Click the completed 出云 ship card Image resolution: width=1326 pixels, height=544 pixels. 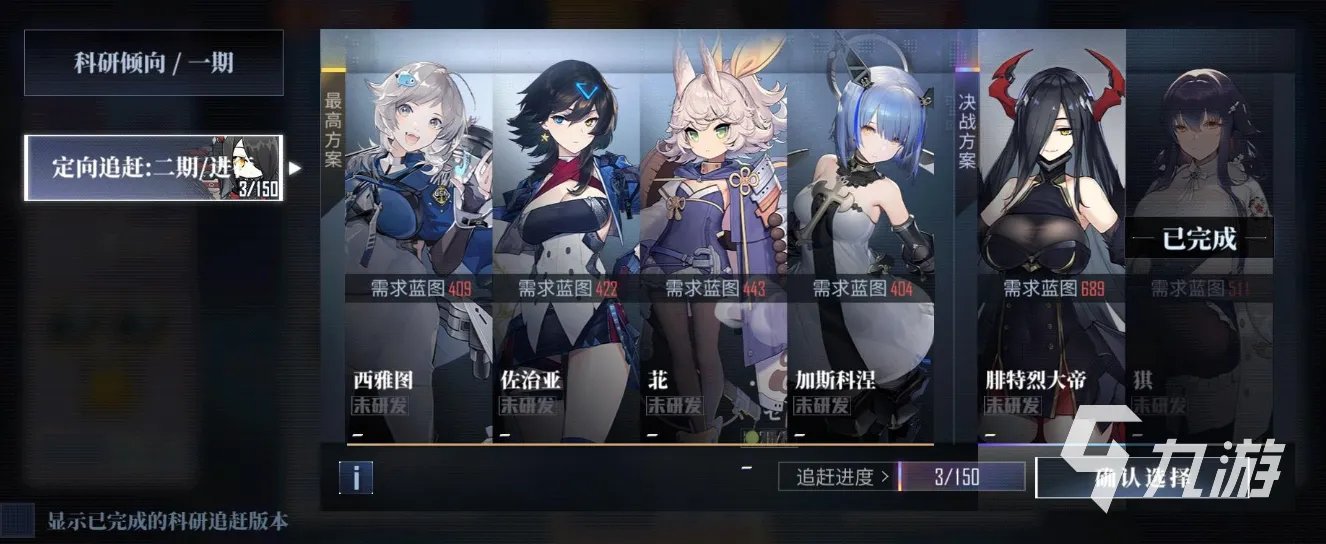point(1198,240)
